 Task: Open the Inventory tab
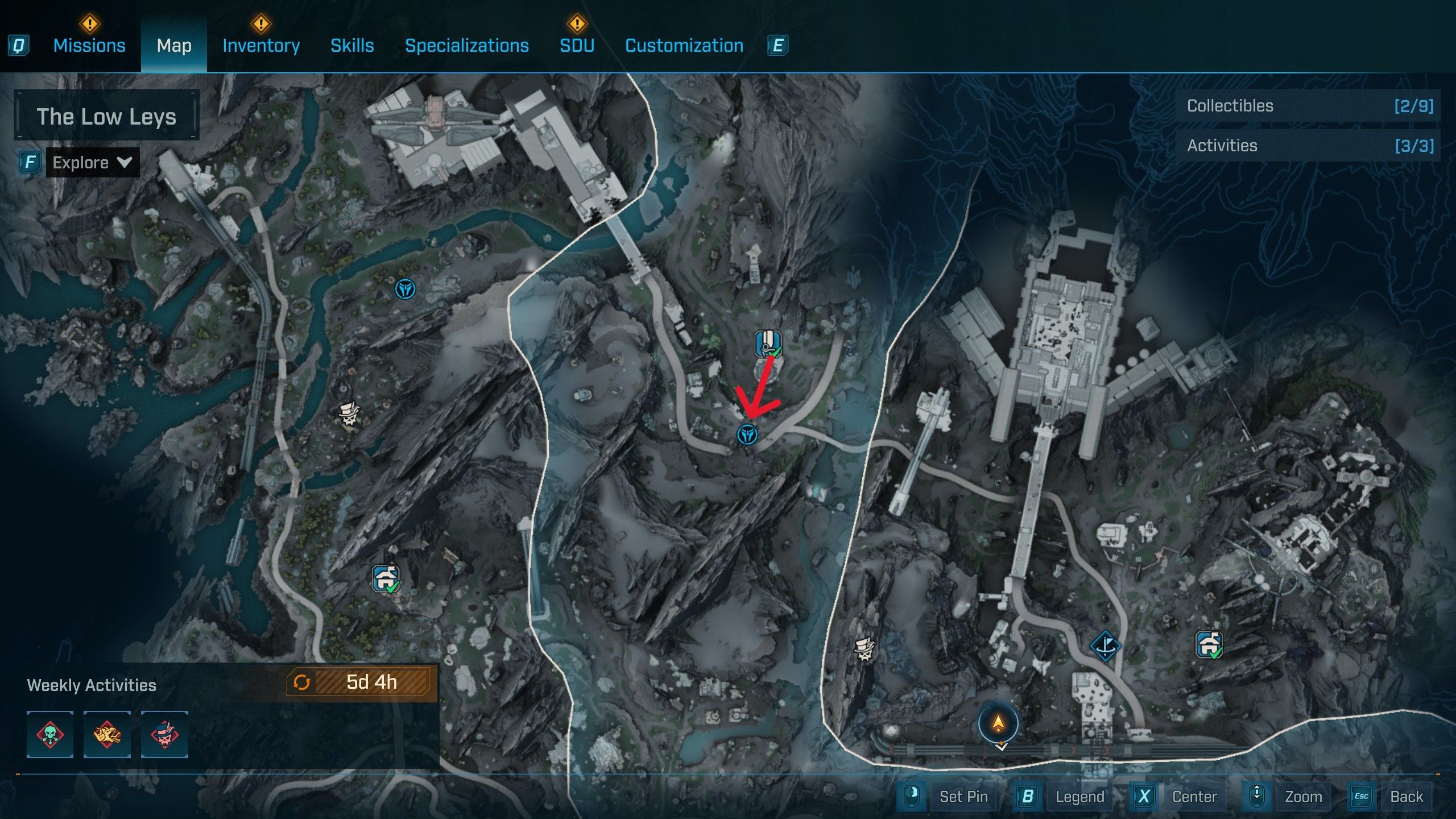tap(261, 45)
